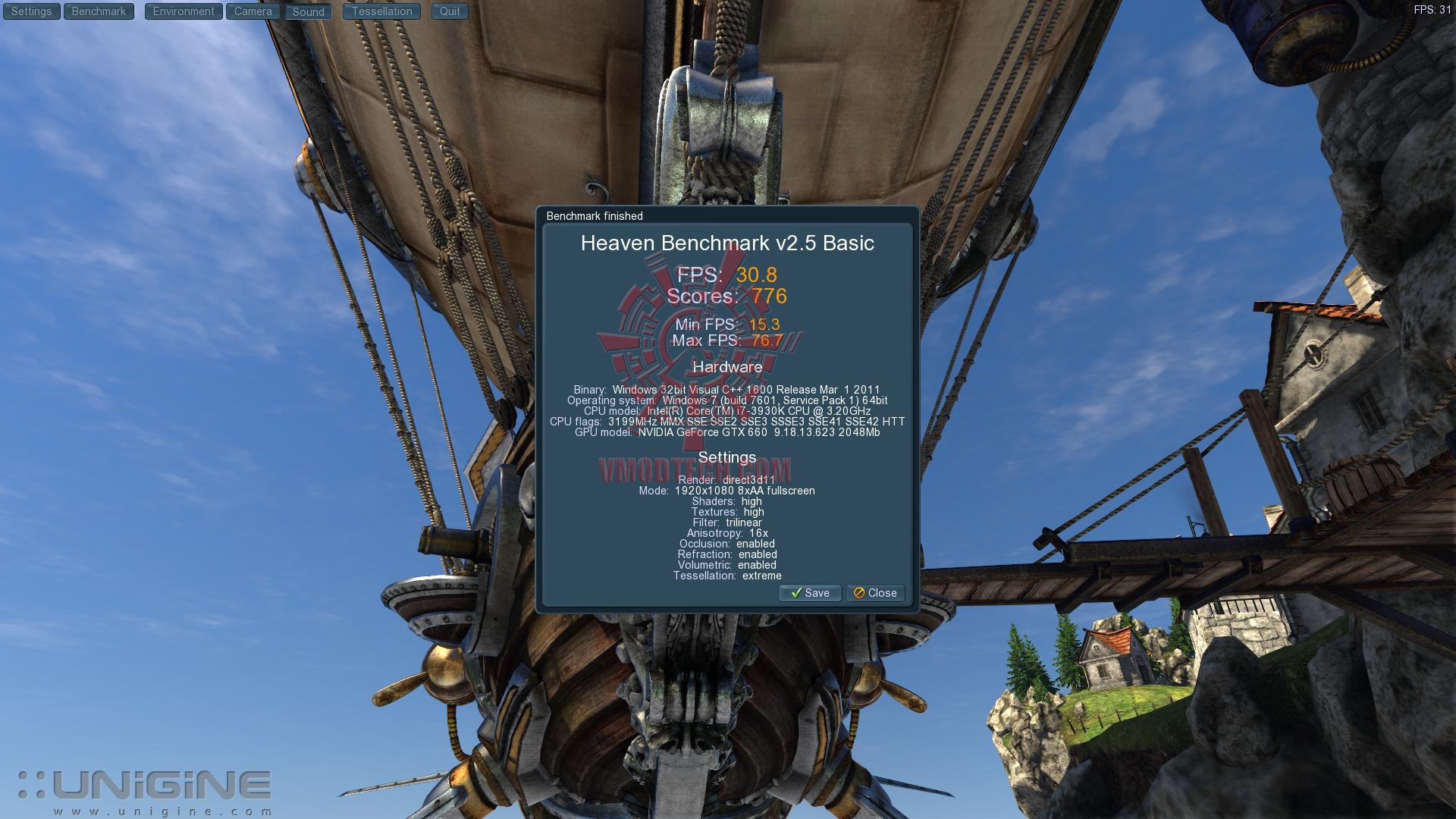Start the Benchmark run

[x=99, y=11]
